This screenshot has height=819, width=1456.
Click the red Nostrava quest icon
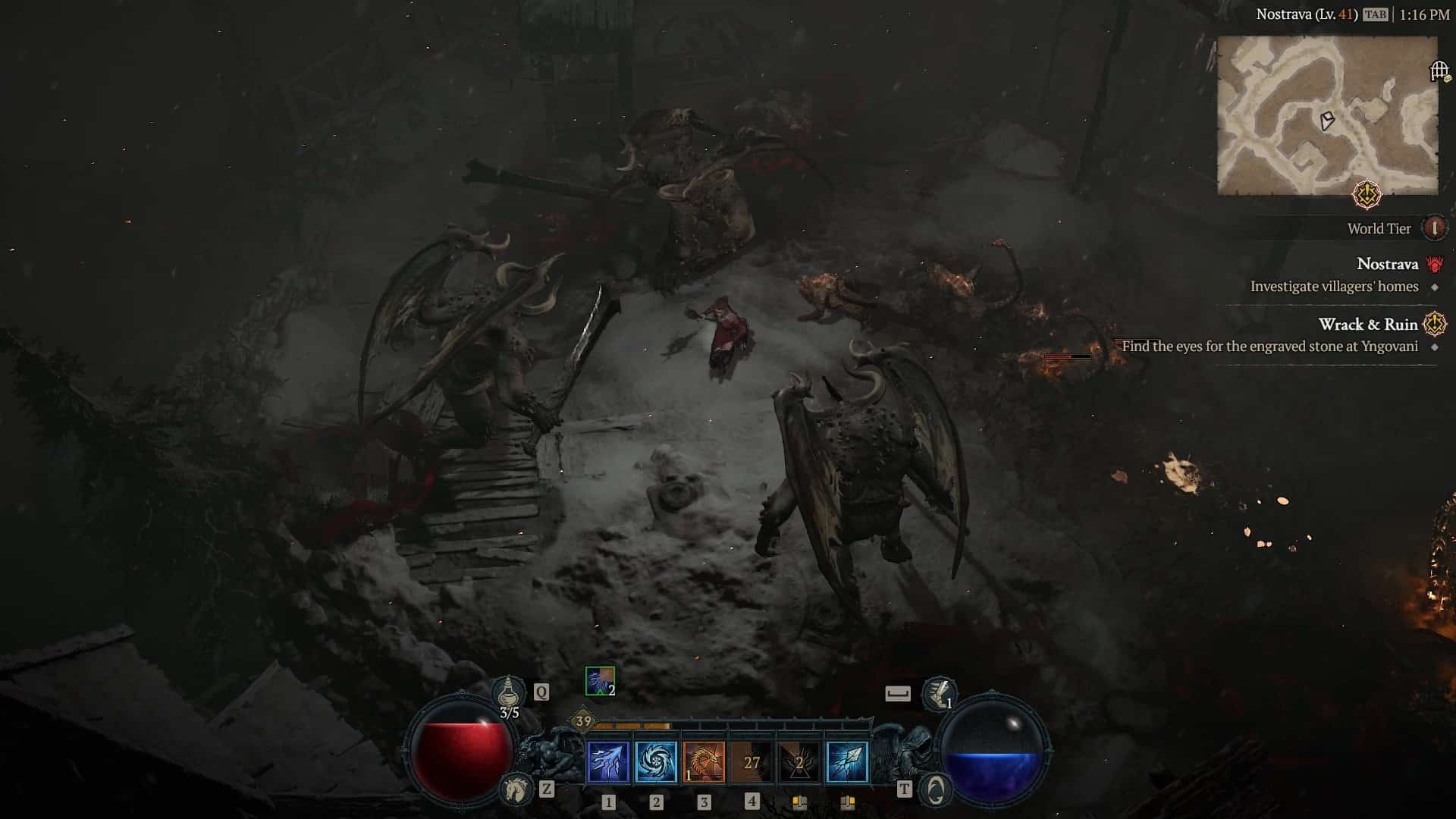coord(1433,265)
